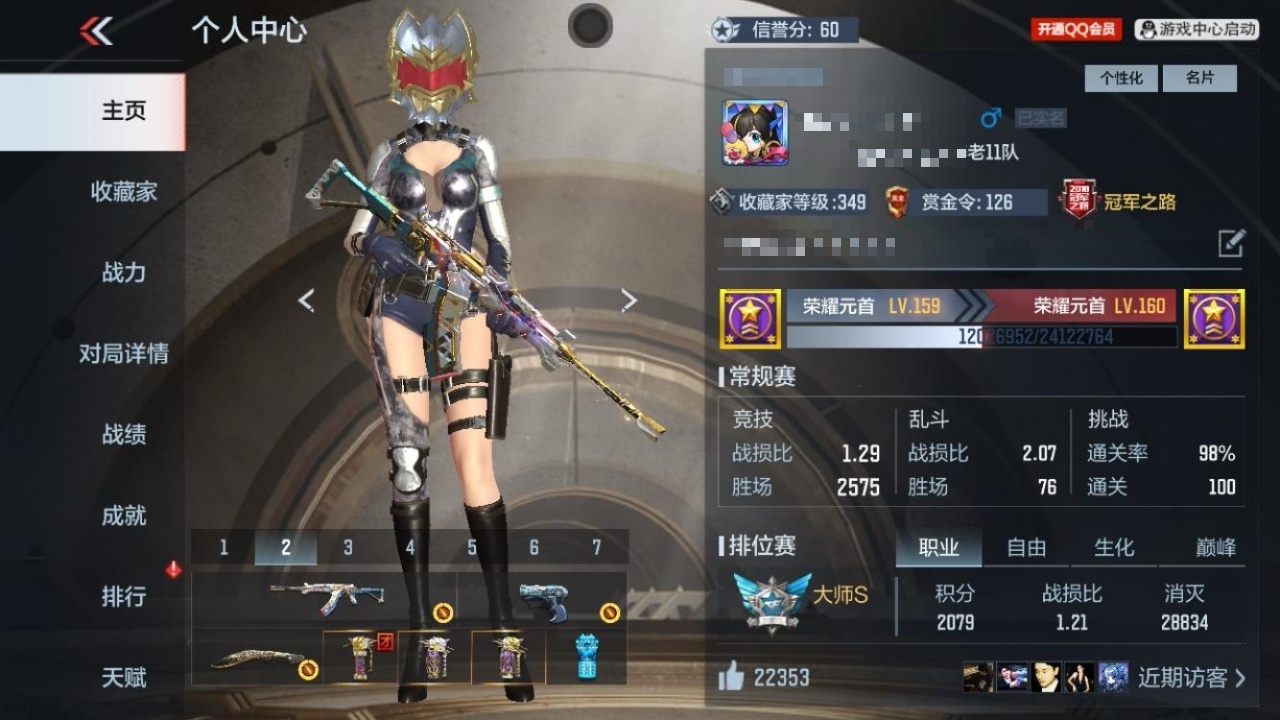
Task: Go back using the double-arrow button
Action: 96,31
